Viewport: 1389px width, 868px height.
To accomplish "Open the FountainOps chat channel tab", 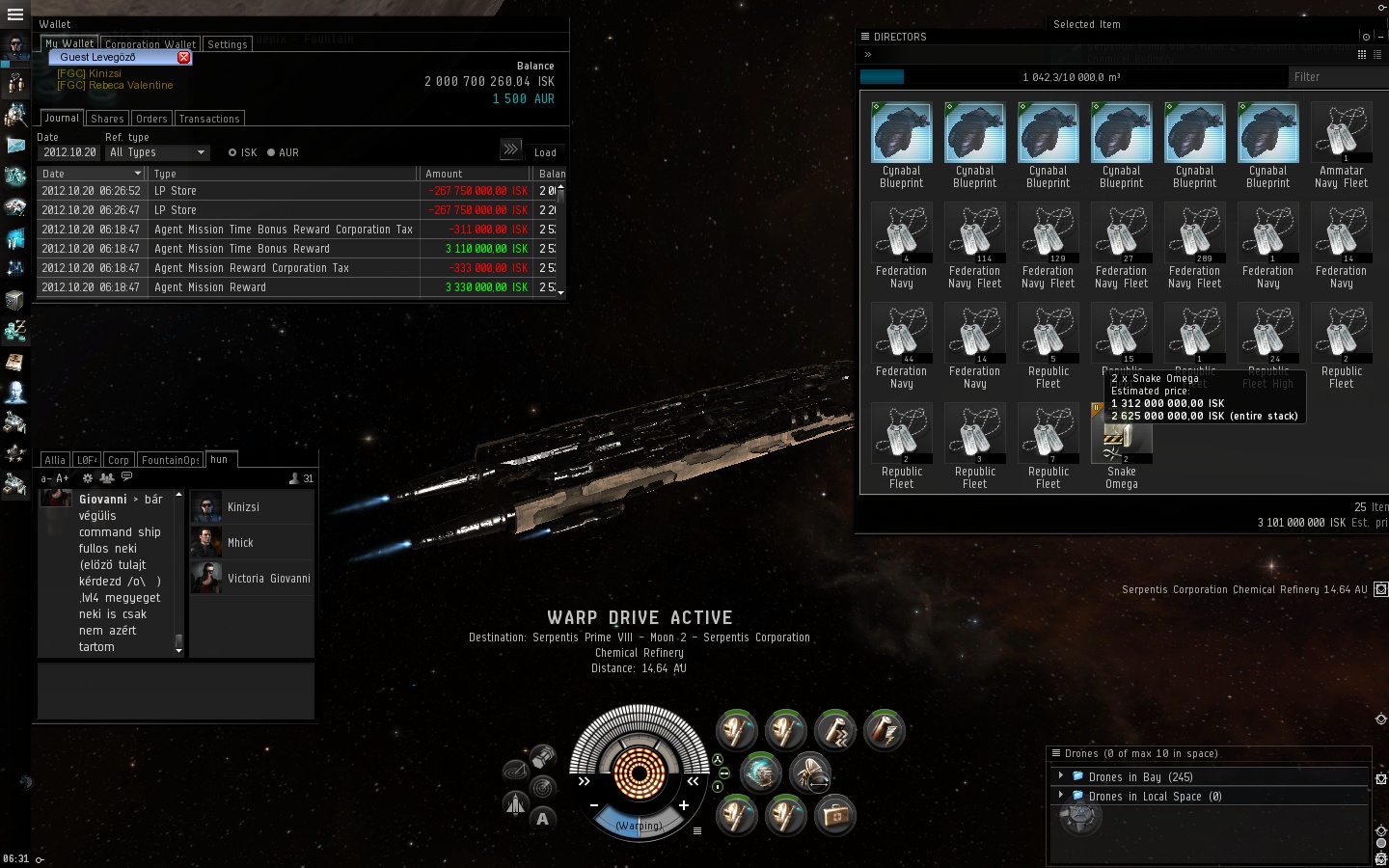I will pos(171,460).
